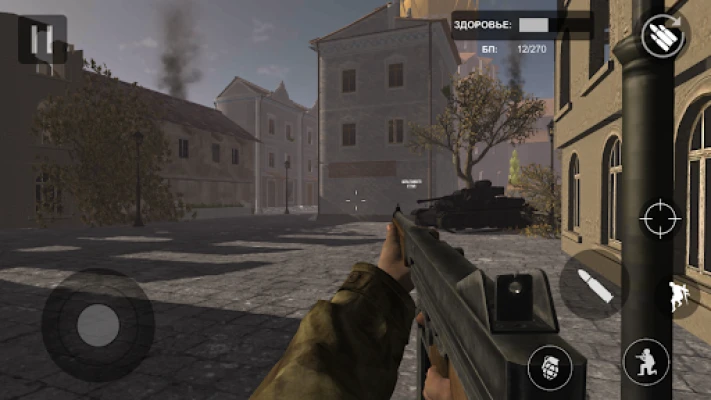
Task: Tap the virtual movement joystick
Action: tap(97, 323)
